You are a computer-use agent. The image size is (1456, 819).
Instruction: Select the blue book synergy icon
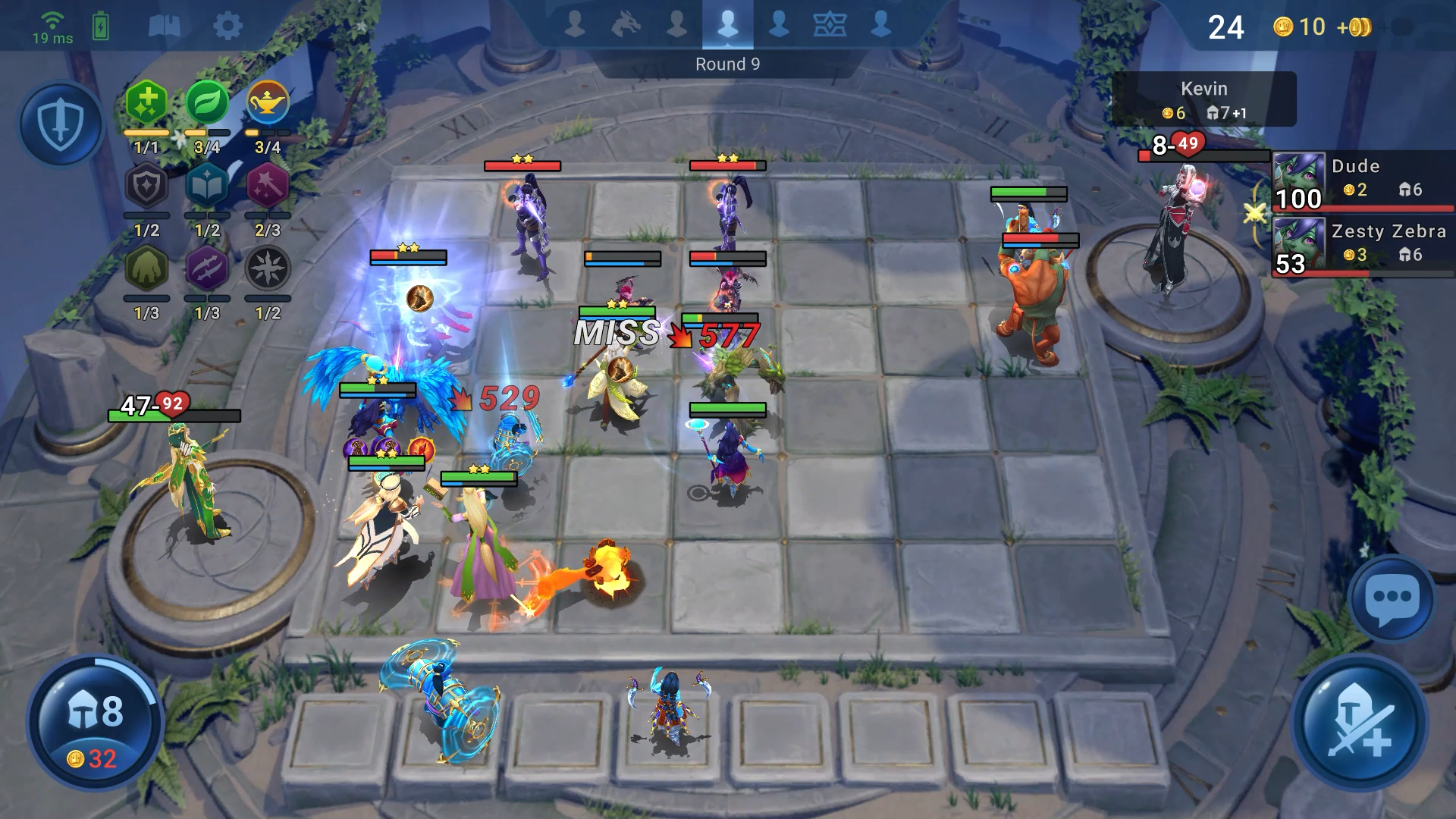click(x=207, y=187)
